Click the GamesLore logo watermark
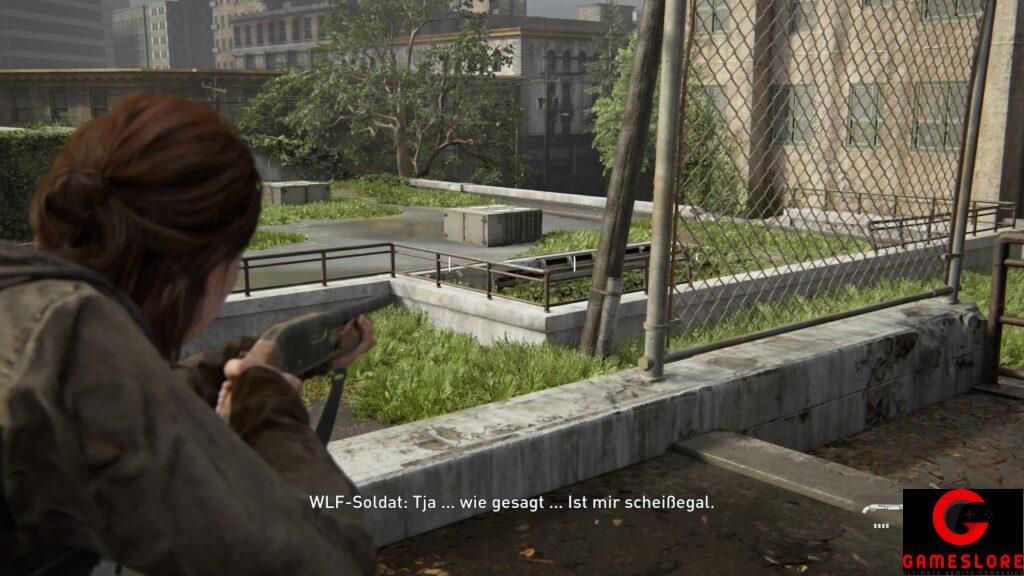Viewport: 1024px width, 576px height. point(962,531)
